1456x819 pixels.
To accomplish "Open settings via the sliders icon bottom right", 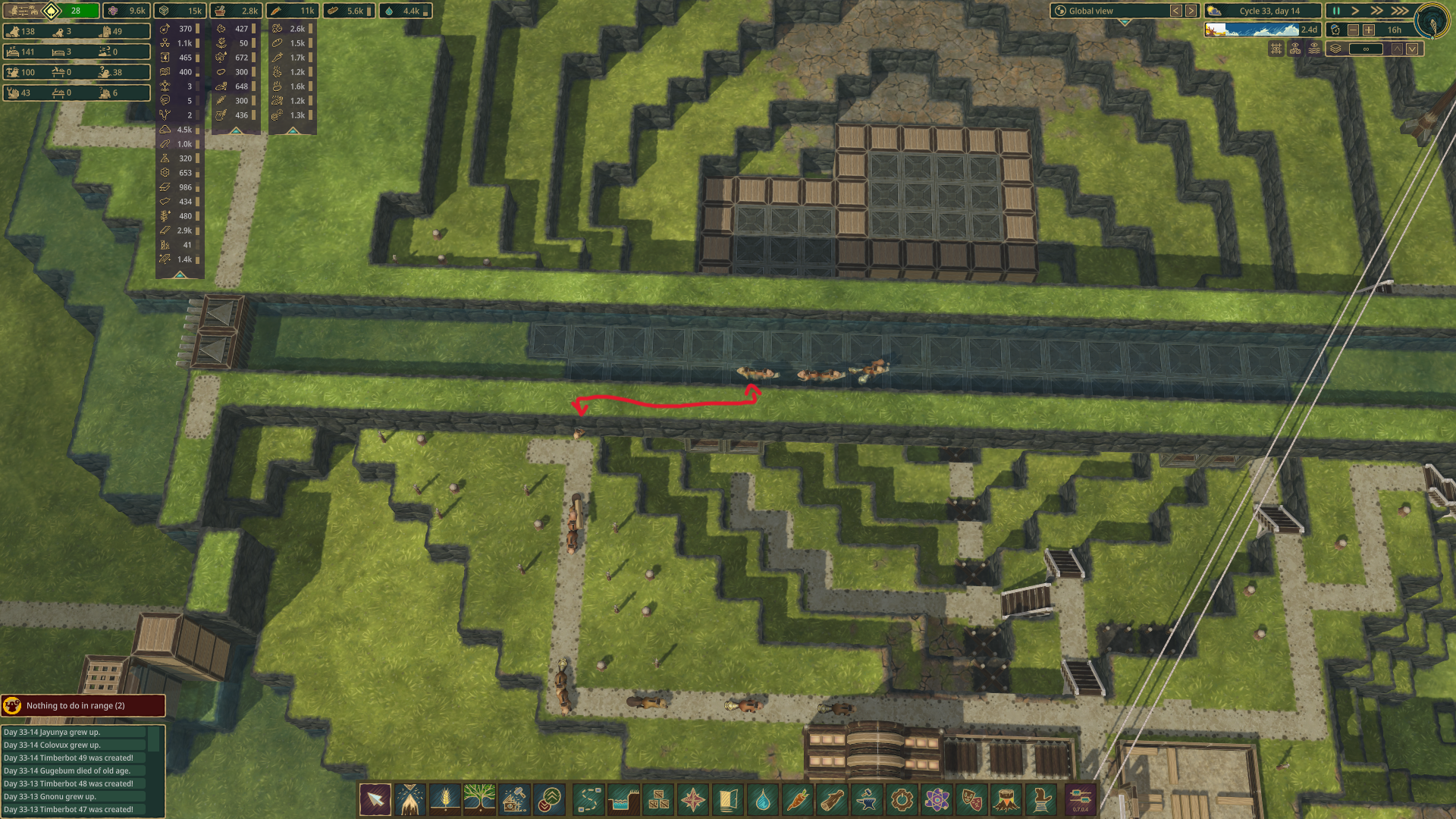I will point(1080,799).
